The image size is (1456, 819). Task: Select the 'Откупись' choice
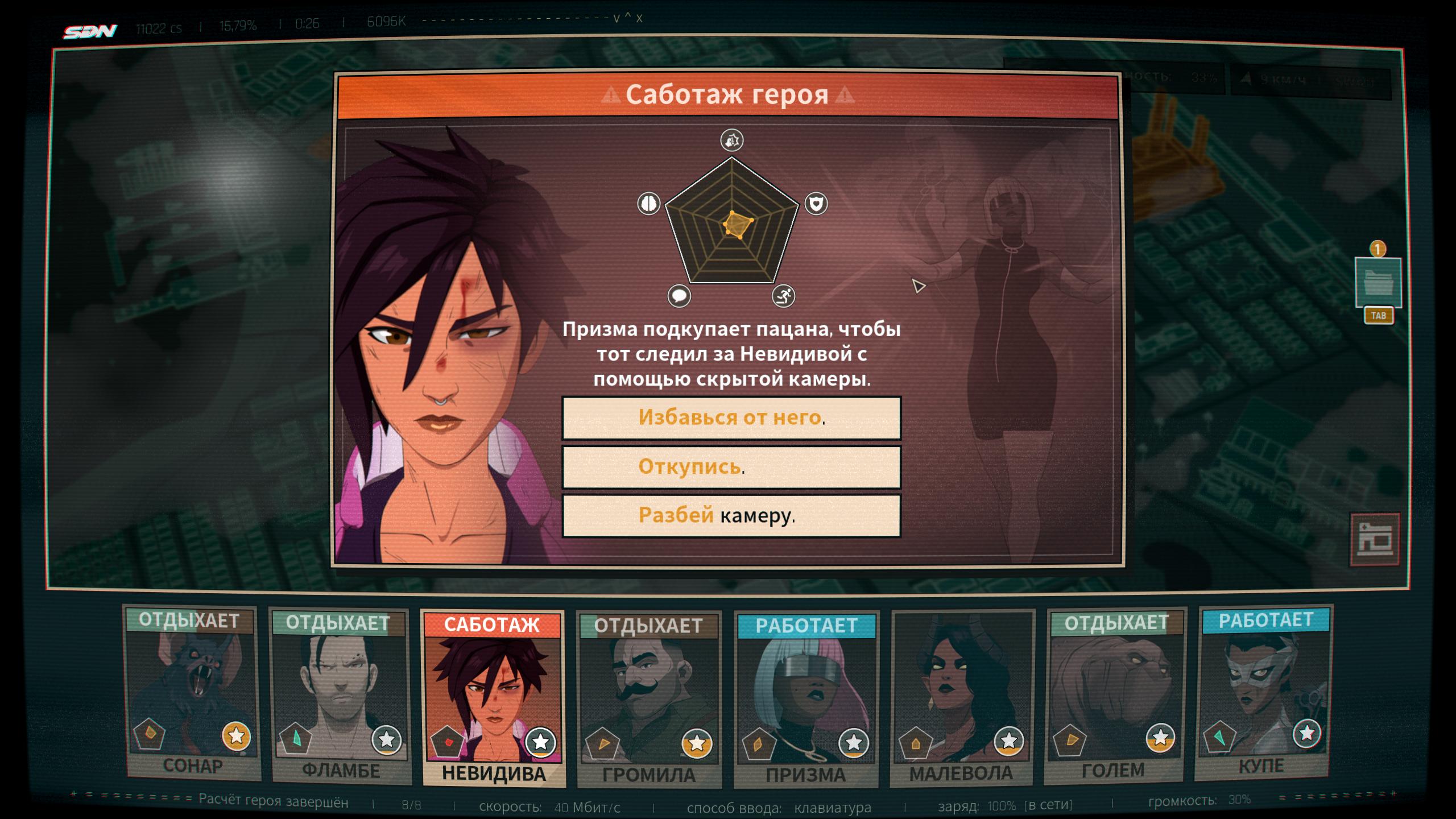pyautogui.click(x=731, y=467)
